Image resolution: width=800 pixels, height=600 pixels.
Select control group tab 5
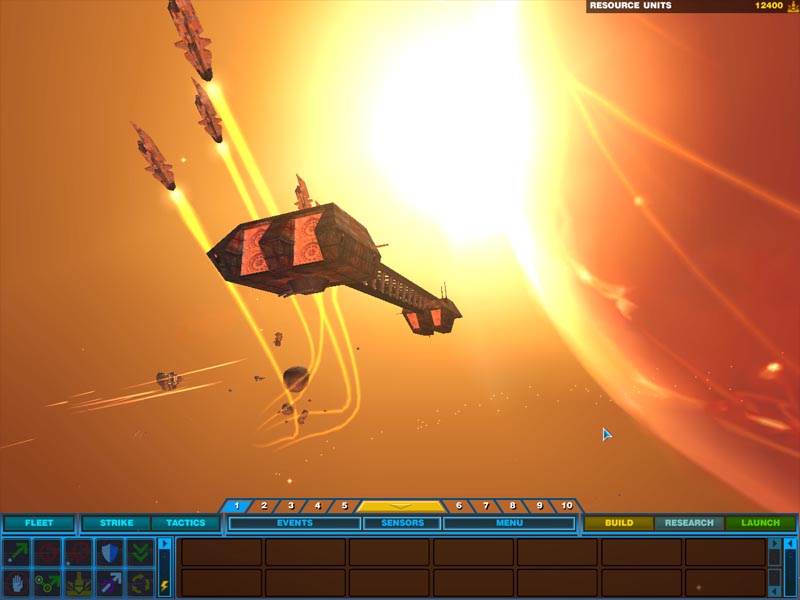[x=344, y=506]
